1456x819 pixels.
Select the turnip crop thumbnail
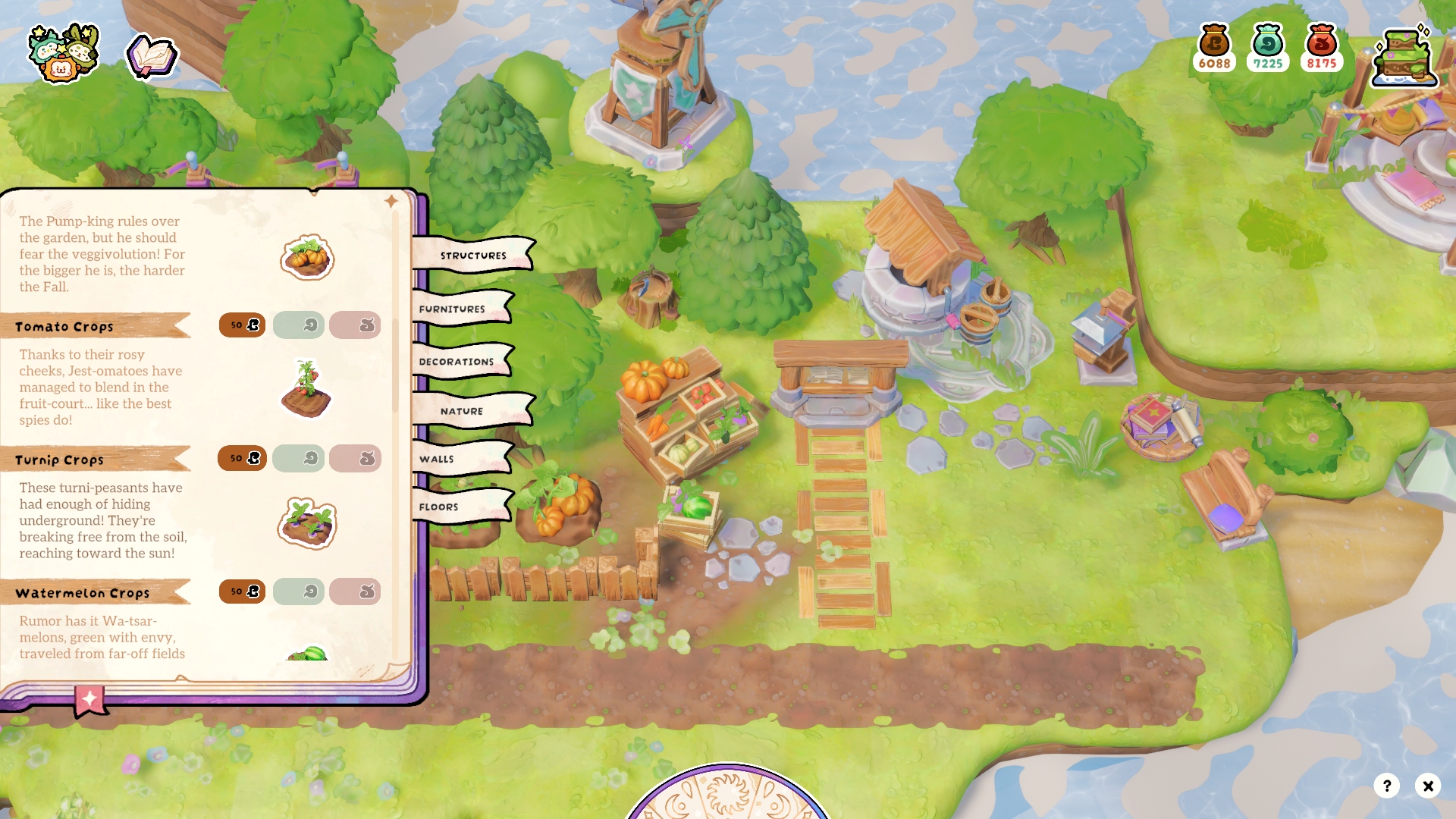(307, 523)
